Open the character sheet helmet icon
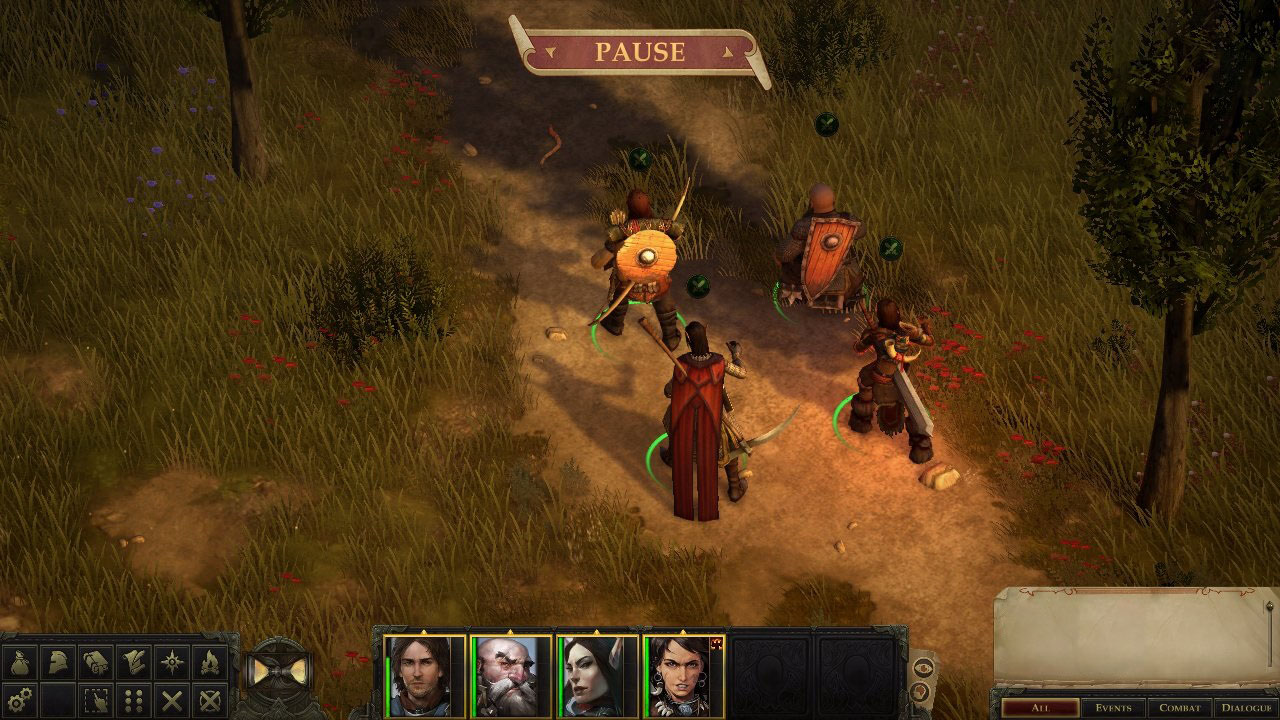The height and width of the screenshot is (720, 1280). click(x=57, y=662)
